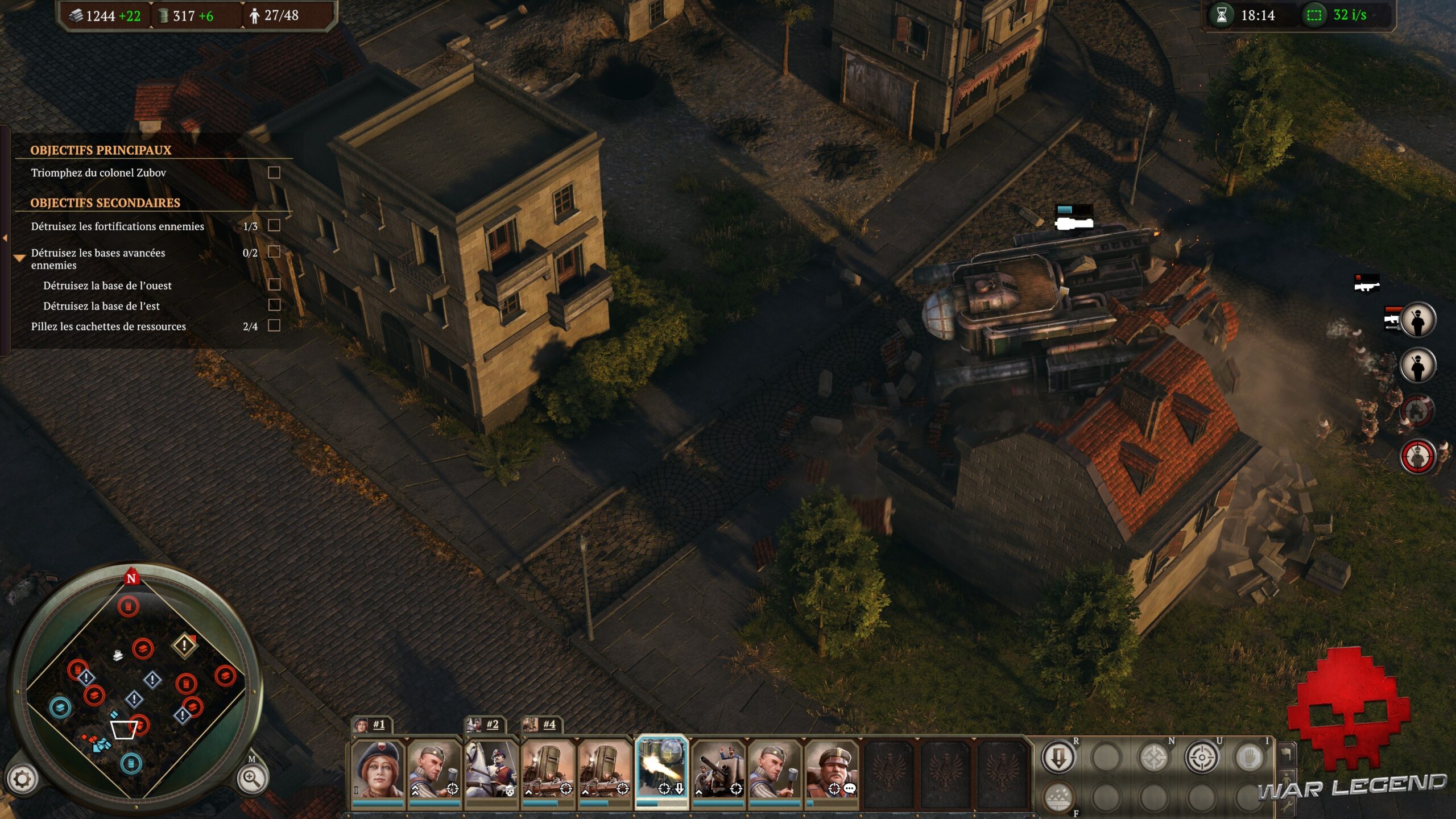Click the population counter showing 27/48
1456x819 pixels.
[273, 15]
